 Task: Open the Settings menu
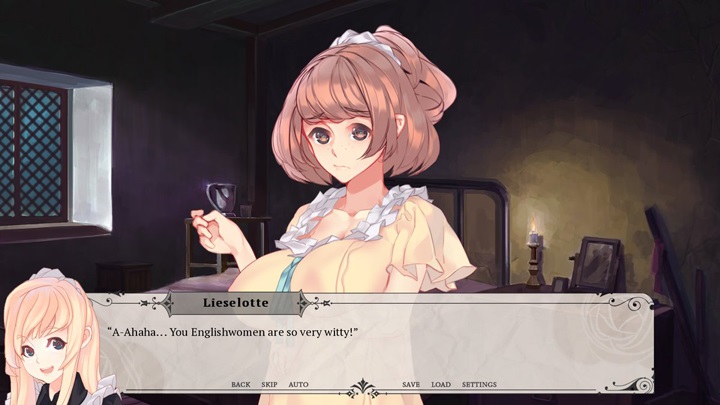(479, 385)
